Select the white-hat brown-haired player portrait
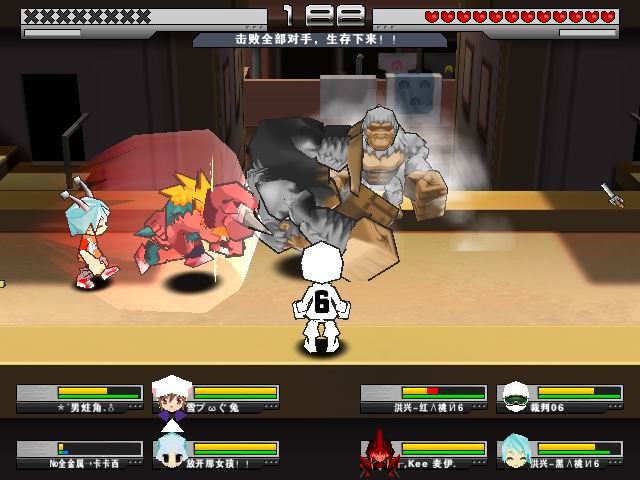640x480 pixels. (x=172, y=398)
